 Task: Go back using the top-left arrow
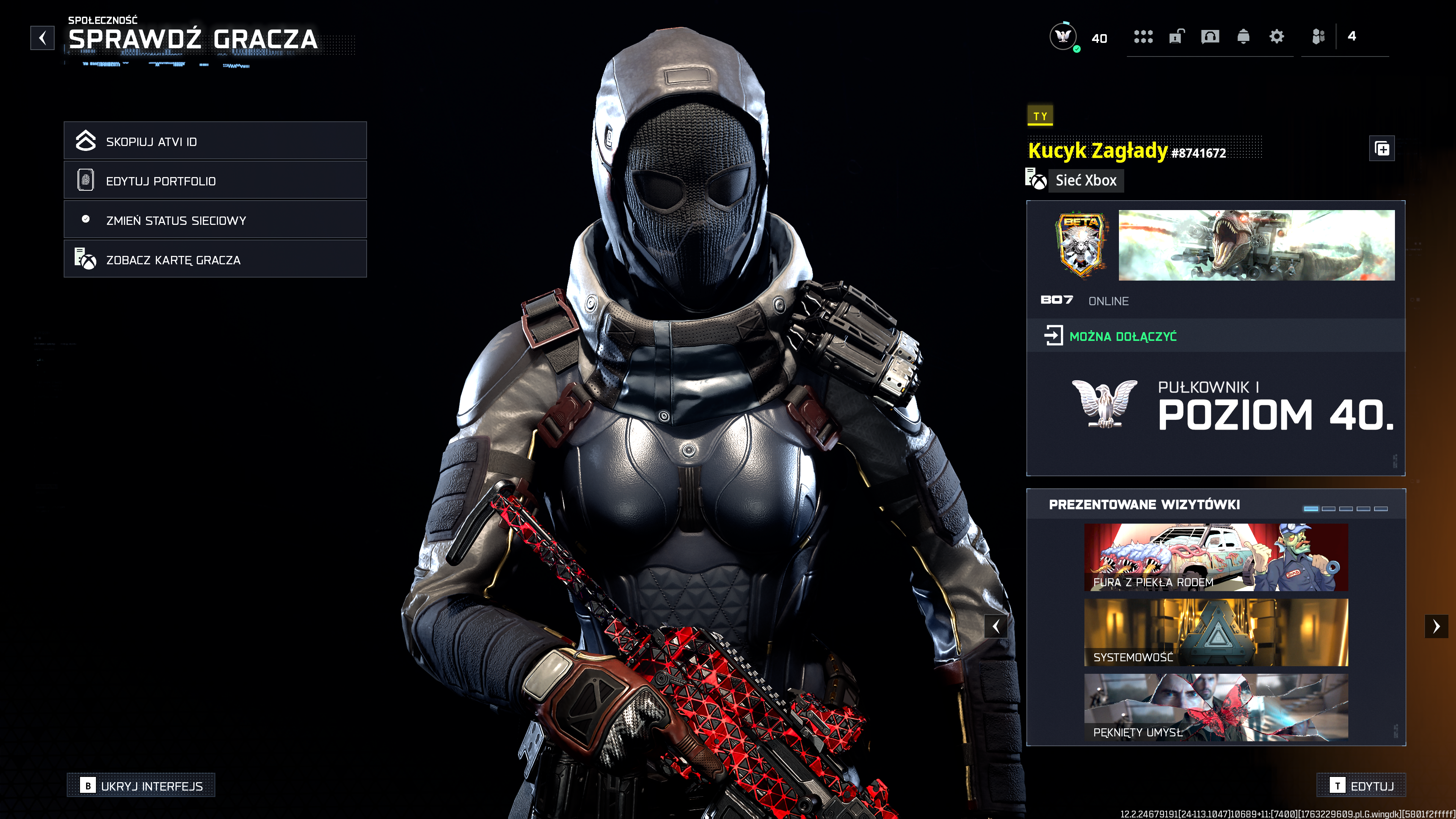tap(42, 38)
